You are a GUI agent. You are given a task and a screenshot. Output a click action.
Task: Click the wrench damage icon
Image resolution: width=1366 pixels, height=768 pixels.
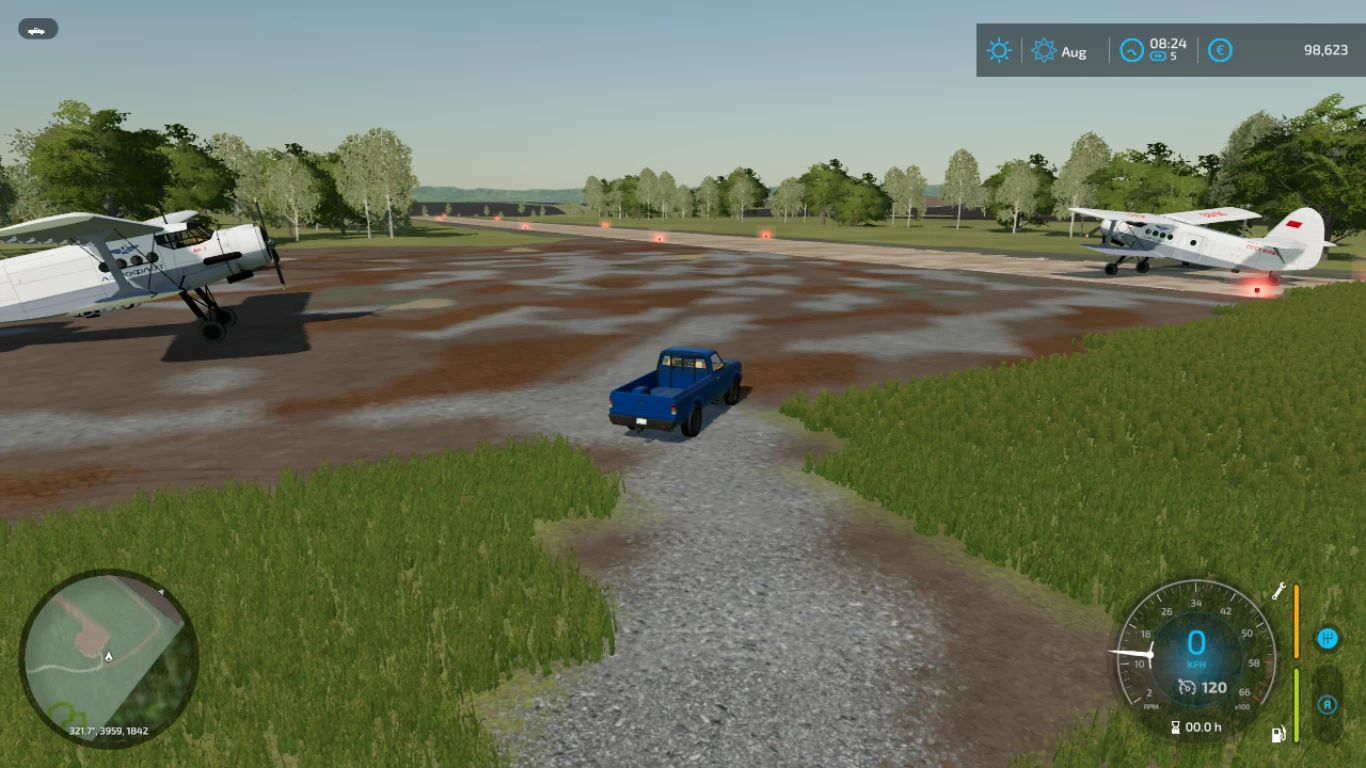pyautogui.click(x=1278, y=591)
